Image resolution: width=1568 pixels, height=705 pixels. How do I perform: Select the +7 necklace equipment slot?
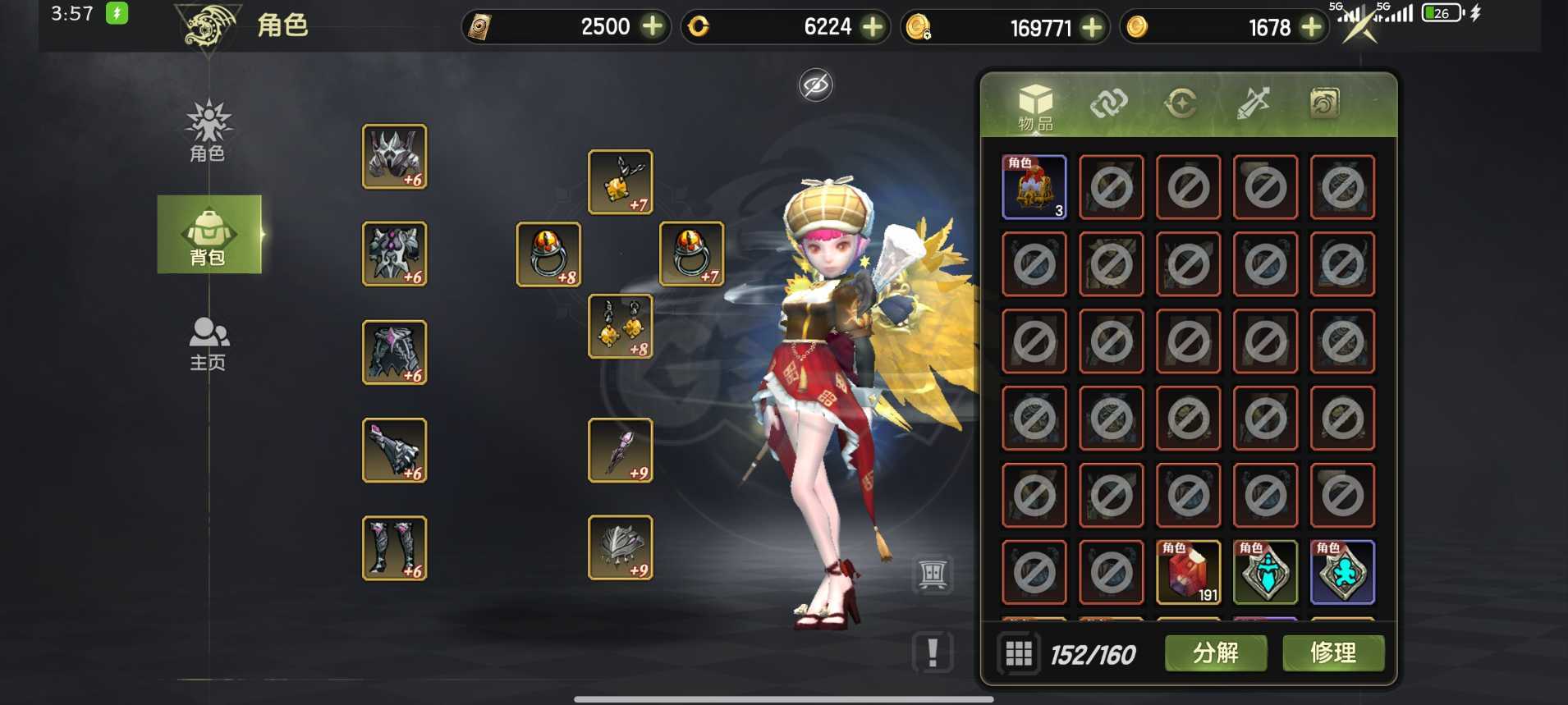(x=621, y=181)
